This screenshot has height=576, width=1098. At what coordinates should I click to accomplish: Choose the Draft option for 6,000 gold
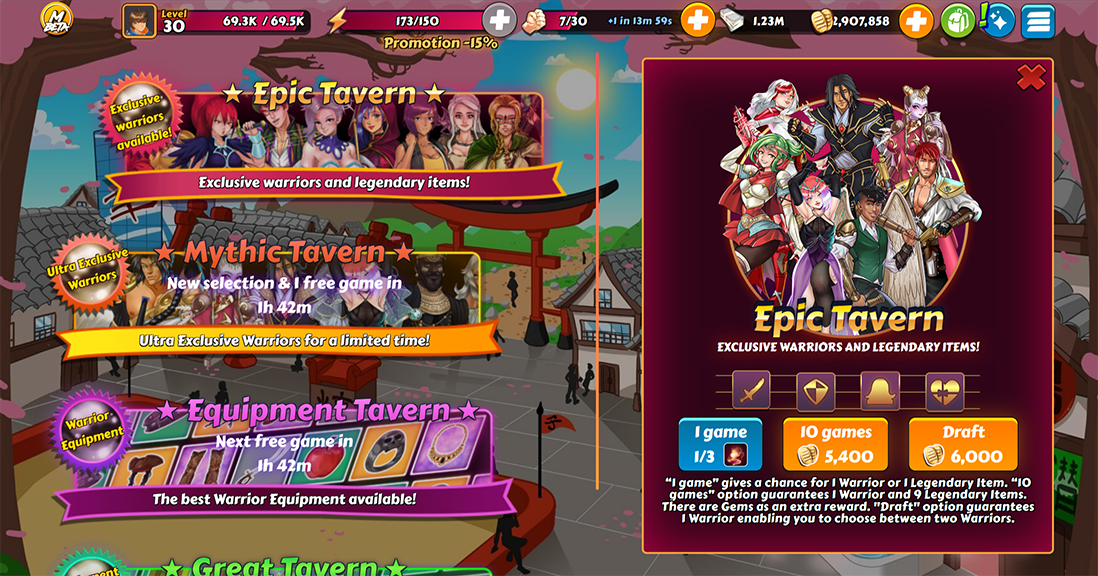pos(962,444)
